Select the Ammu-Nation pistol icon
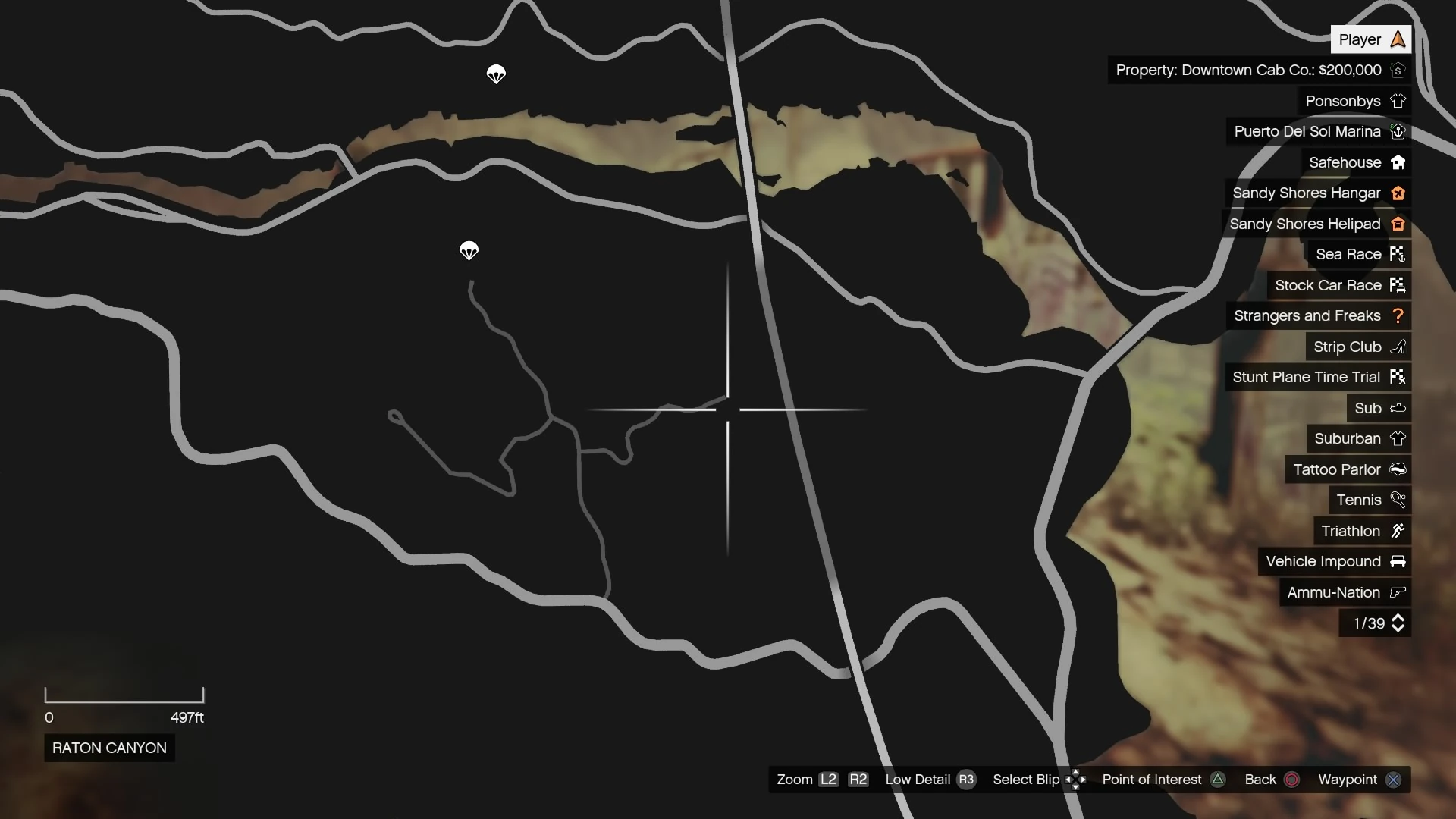The height and width of the screenshot is (819, 1456). point(1398,592)
